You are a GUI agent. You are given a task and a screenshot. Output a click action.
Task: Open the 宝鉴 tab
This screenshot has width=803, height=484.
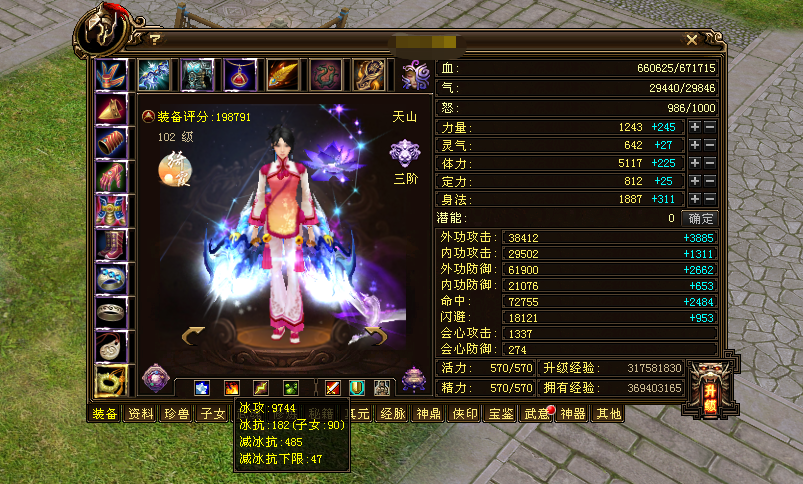(500, 414)
